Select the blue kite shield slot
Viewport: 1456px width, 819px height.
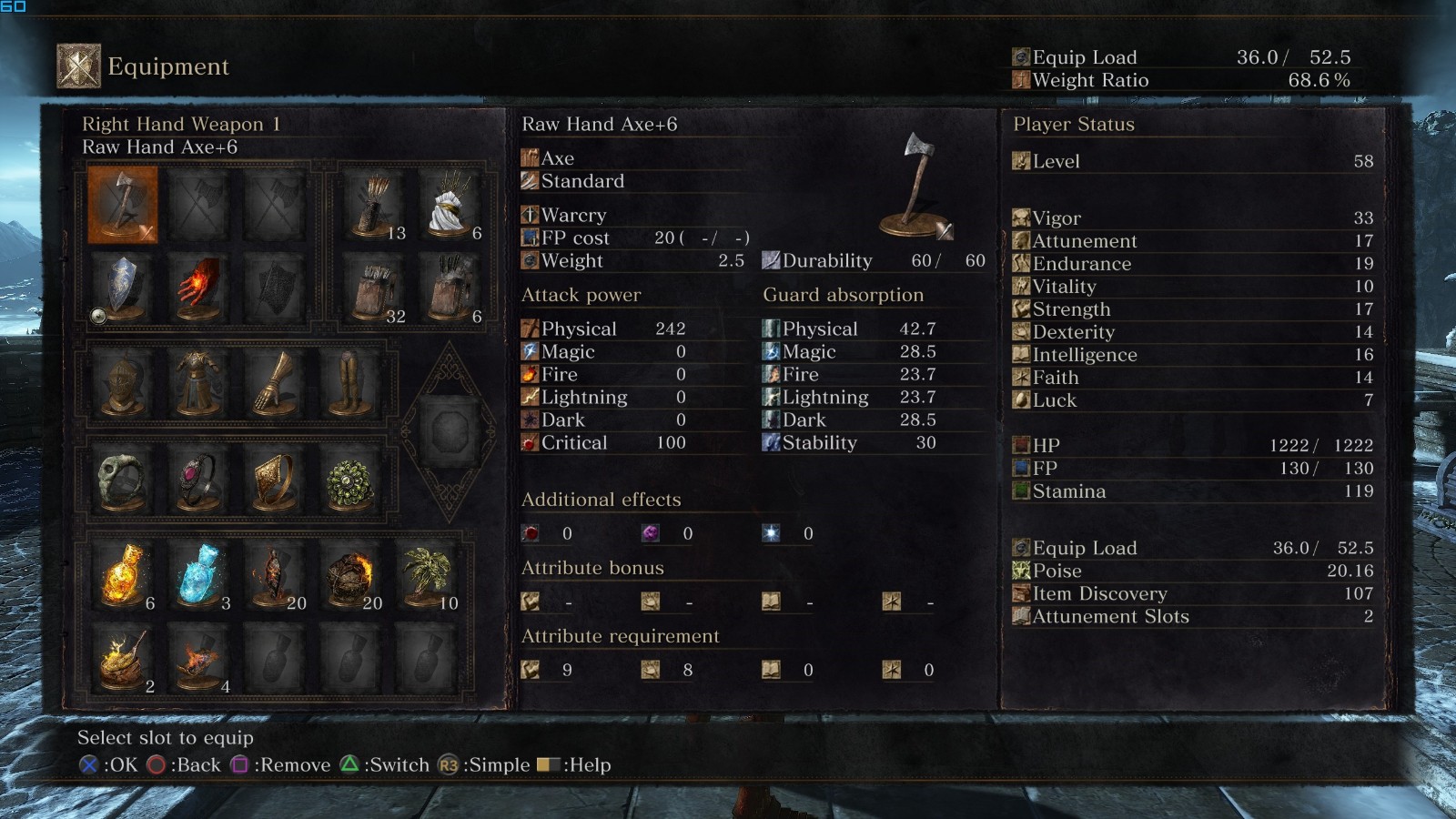click(122, 287)
